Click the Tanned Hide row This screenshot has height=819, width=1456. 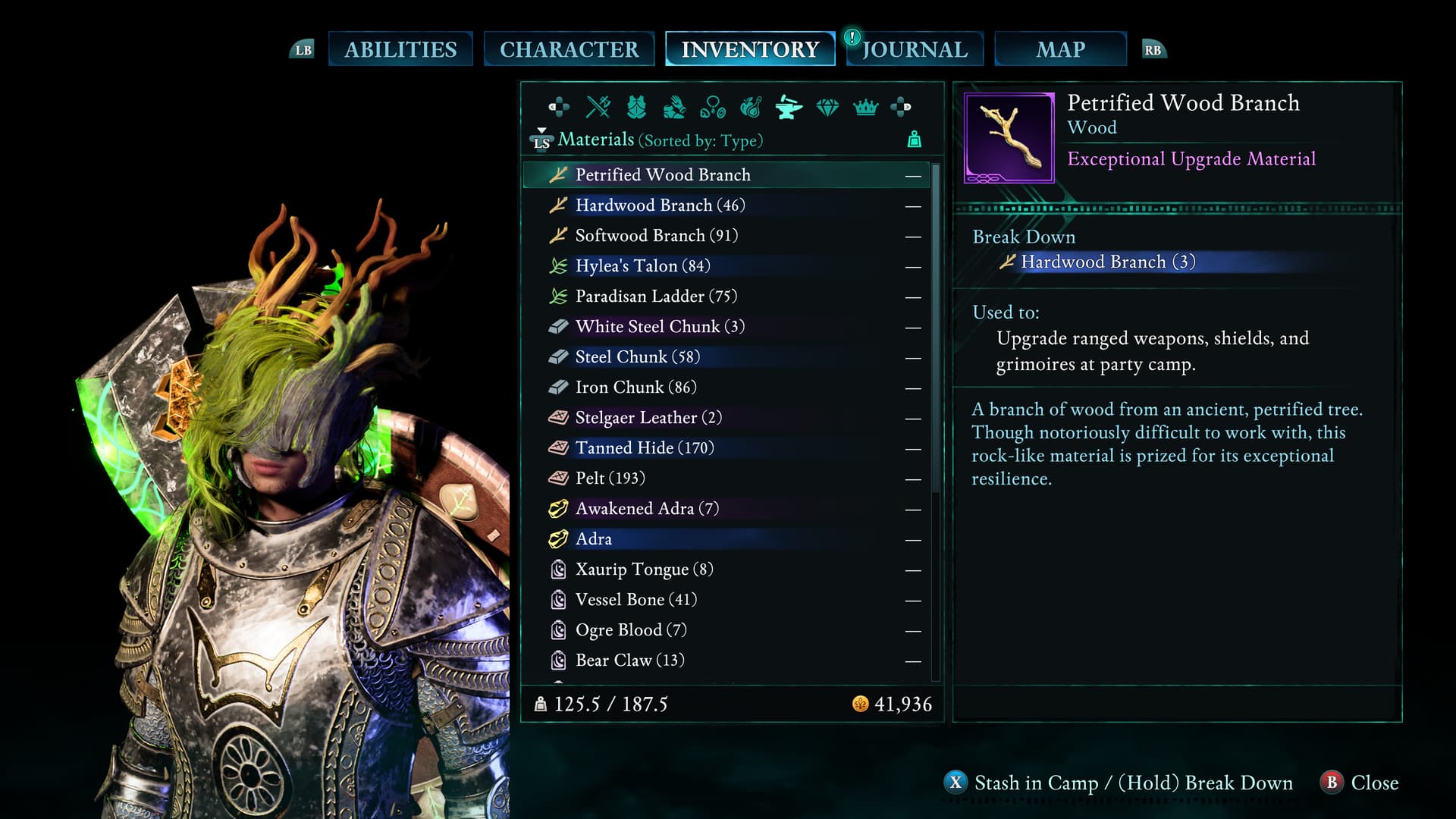pos(645,448)
